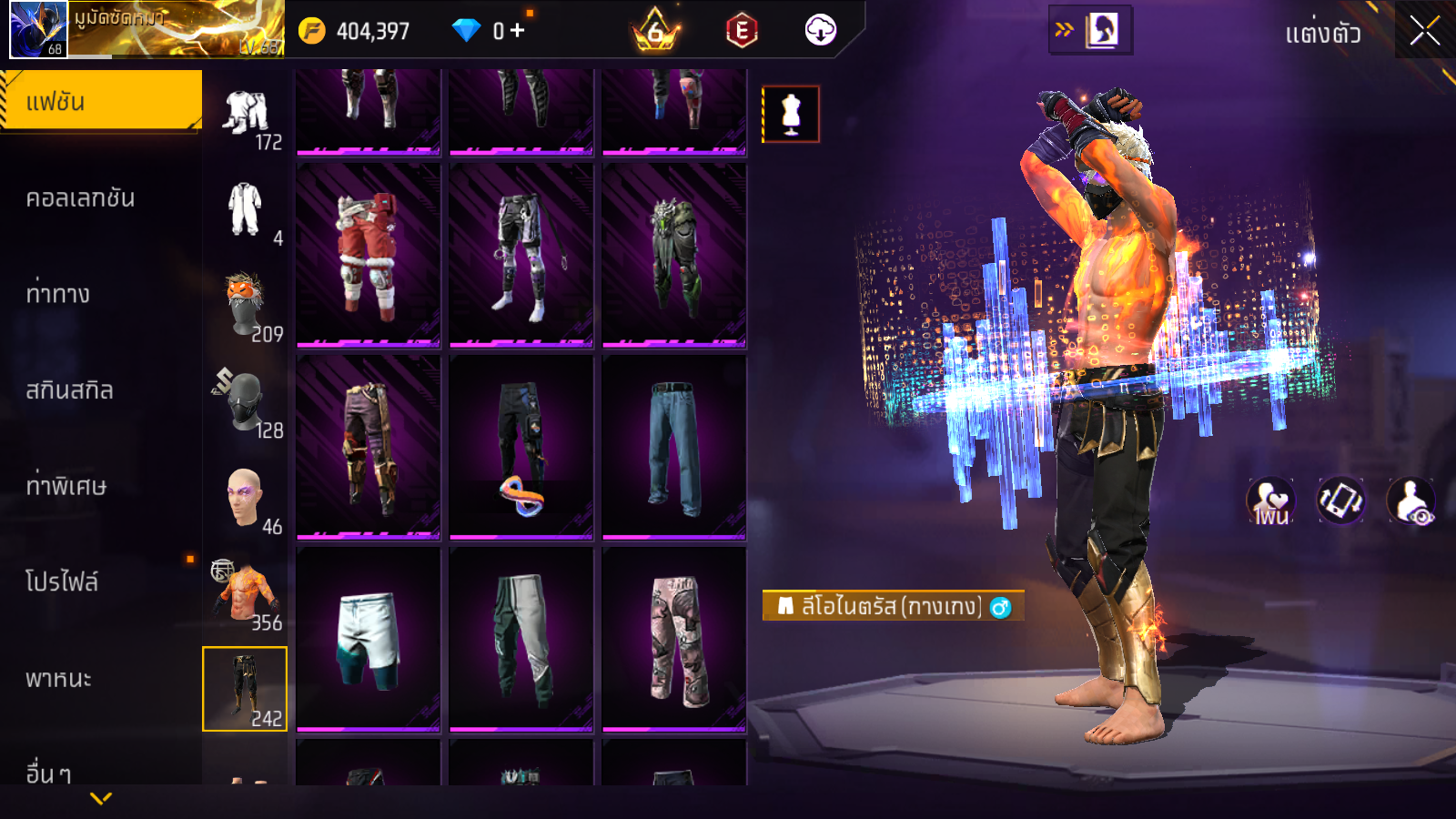Open the headwear category with 209 items

click(246, 308)
